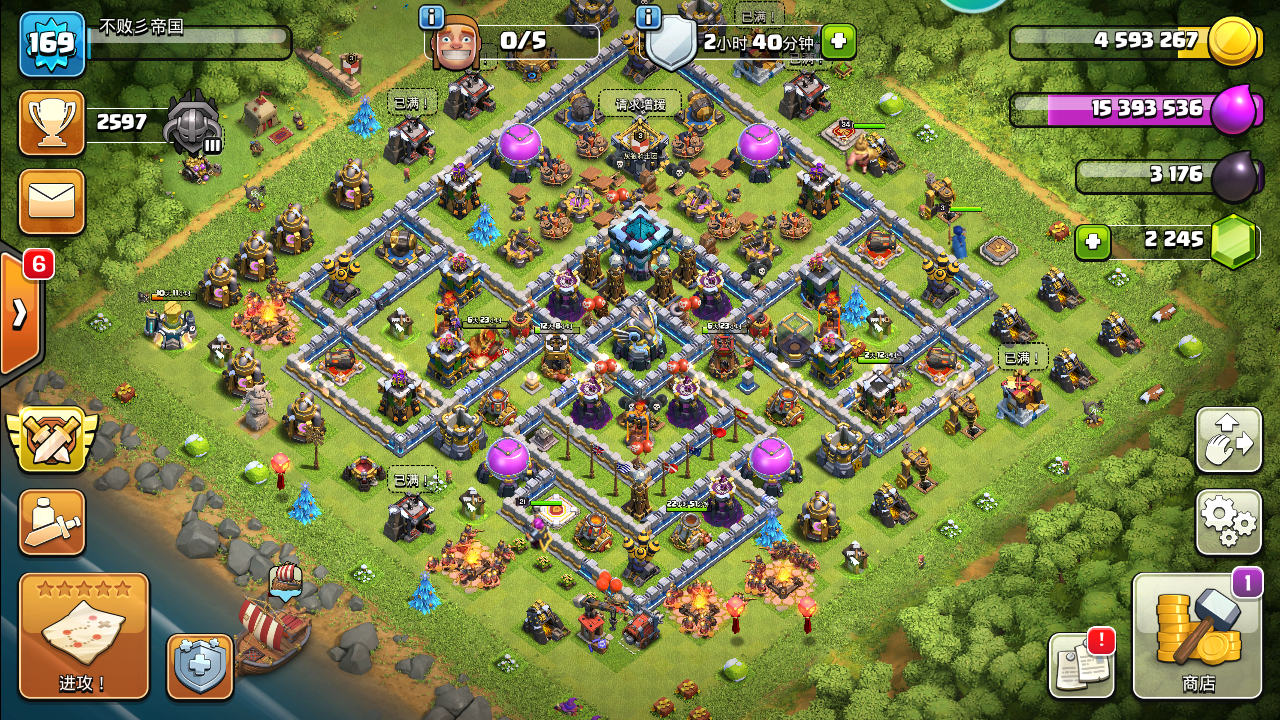The width and height of the screenshot is (1280, 720).
Task: Expand the side chat arrow tab
Action: point(19,313)
